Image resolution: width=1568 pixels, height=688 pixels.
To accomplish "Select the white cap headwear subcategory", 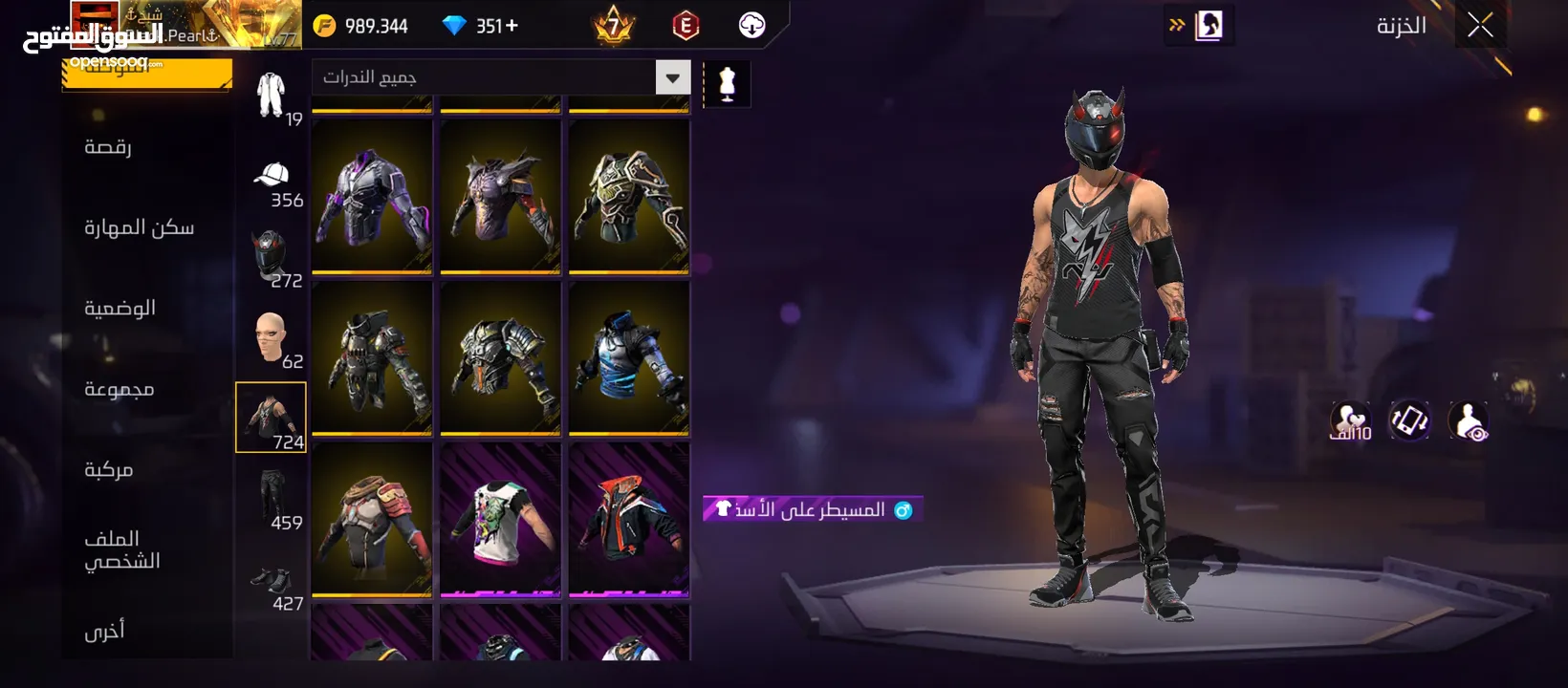I will click(x=272, y=178).
